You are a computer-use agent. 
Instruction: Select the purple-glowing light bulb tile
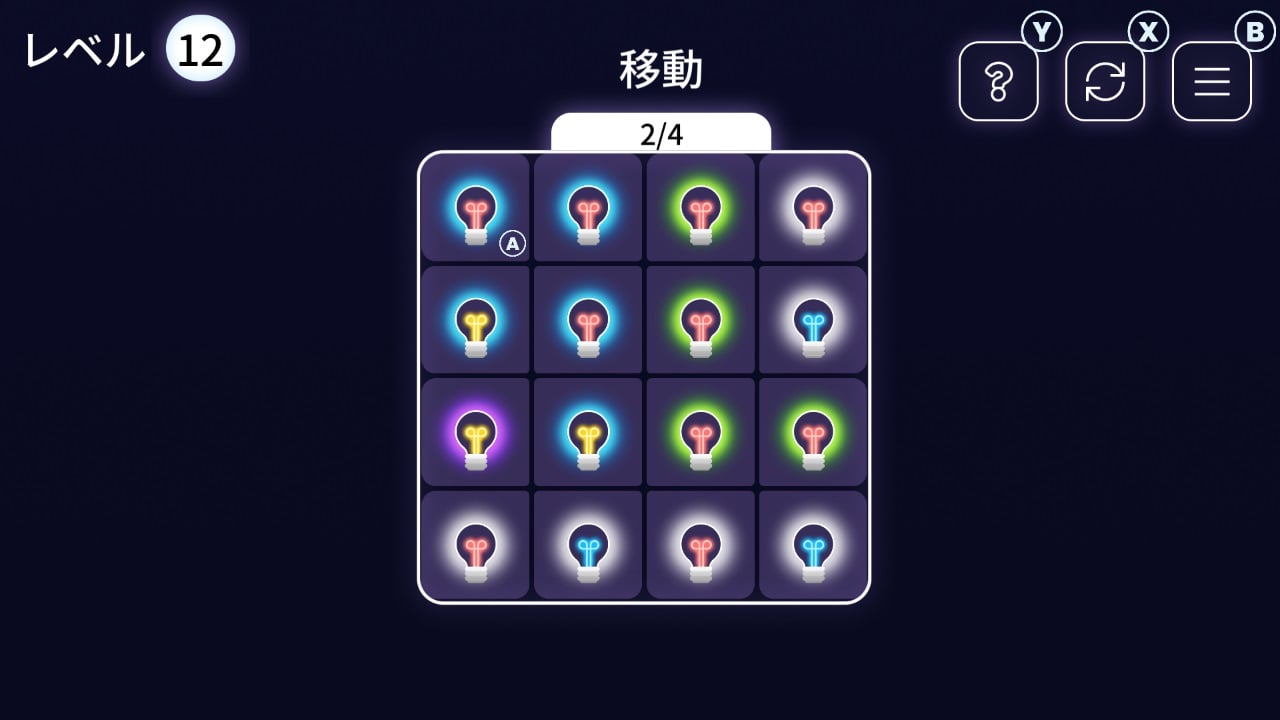tap(476, 433)
